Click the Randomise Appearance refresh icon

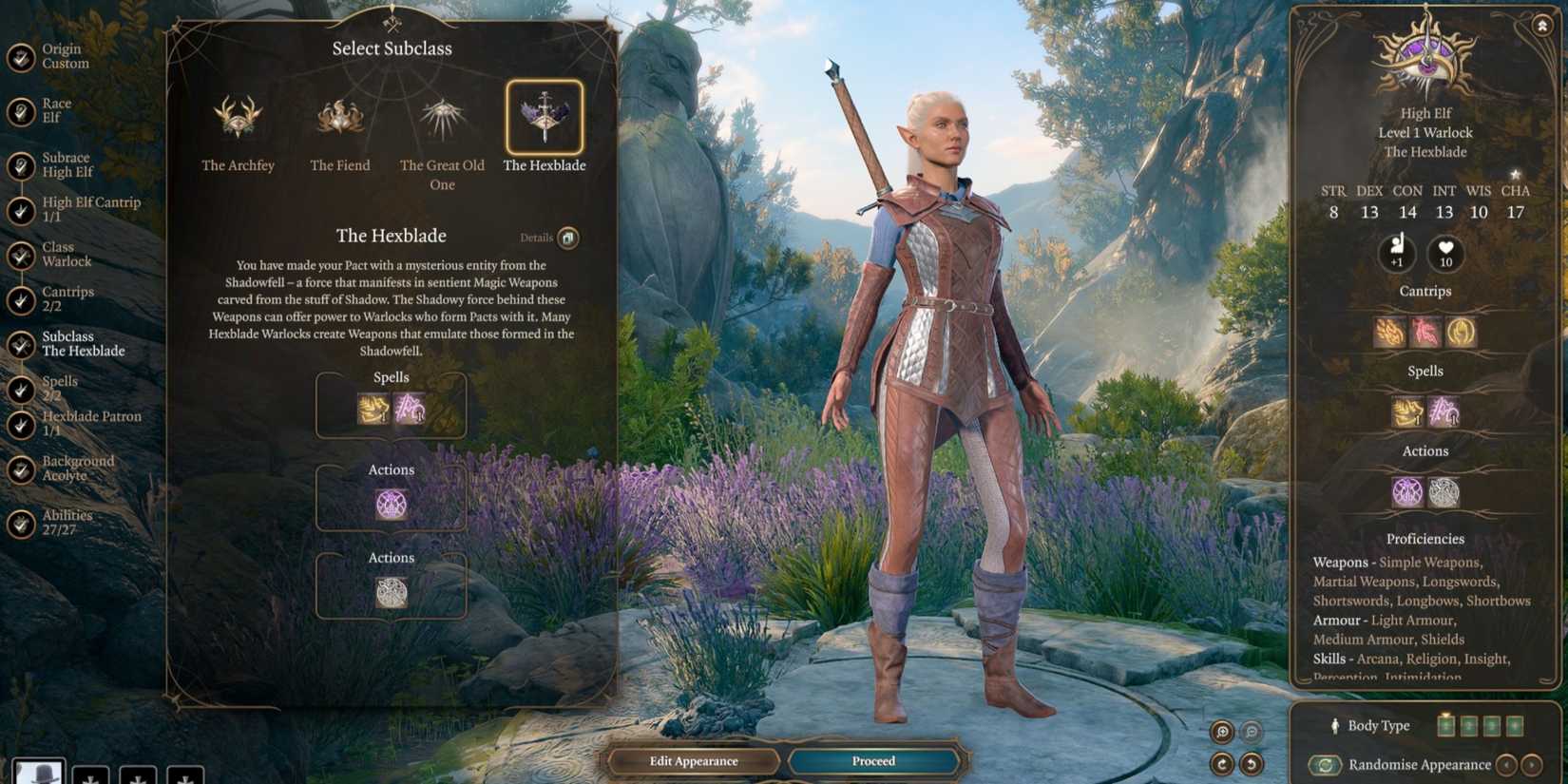click(x=1324, y=765)
